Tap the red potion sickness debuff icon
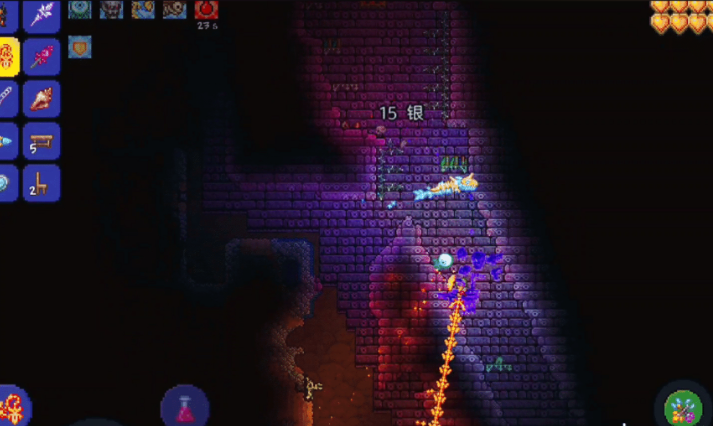 point(207,10)
